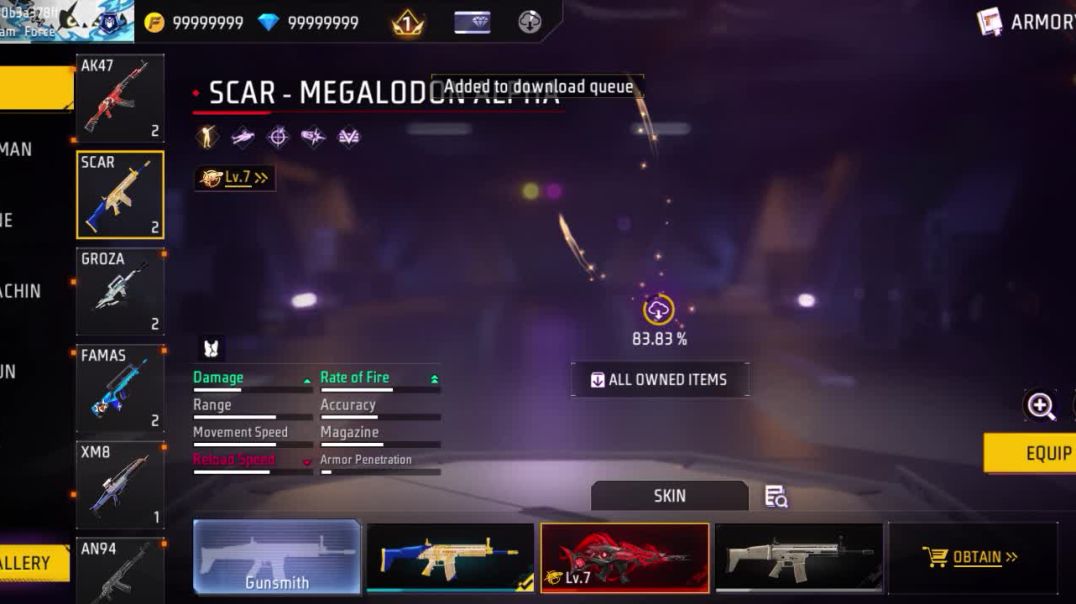Tap the download progress cloud icon
The height and width of the screenshot is (604, 1076).
658,311
